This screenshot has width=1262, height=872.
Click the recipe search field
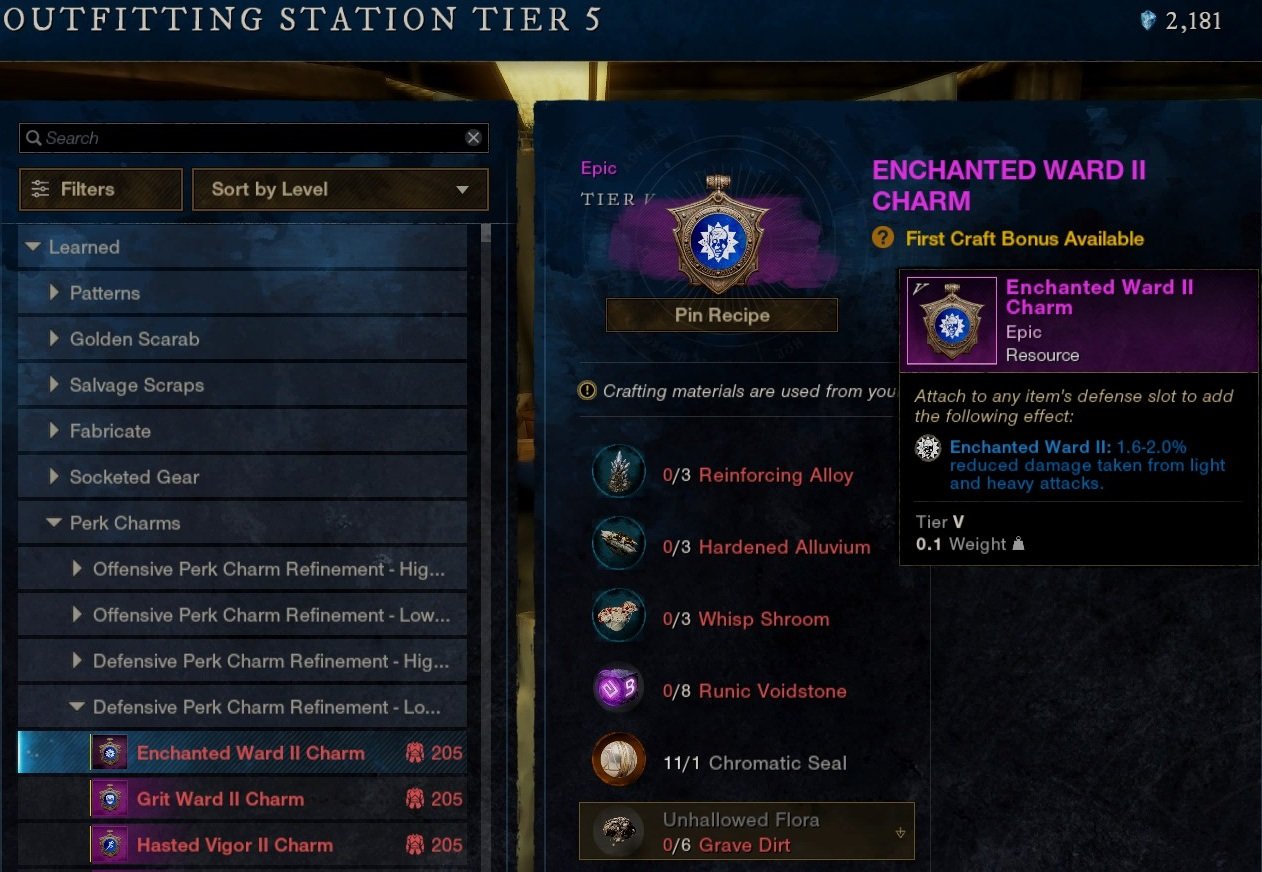tap(240, 138)
